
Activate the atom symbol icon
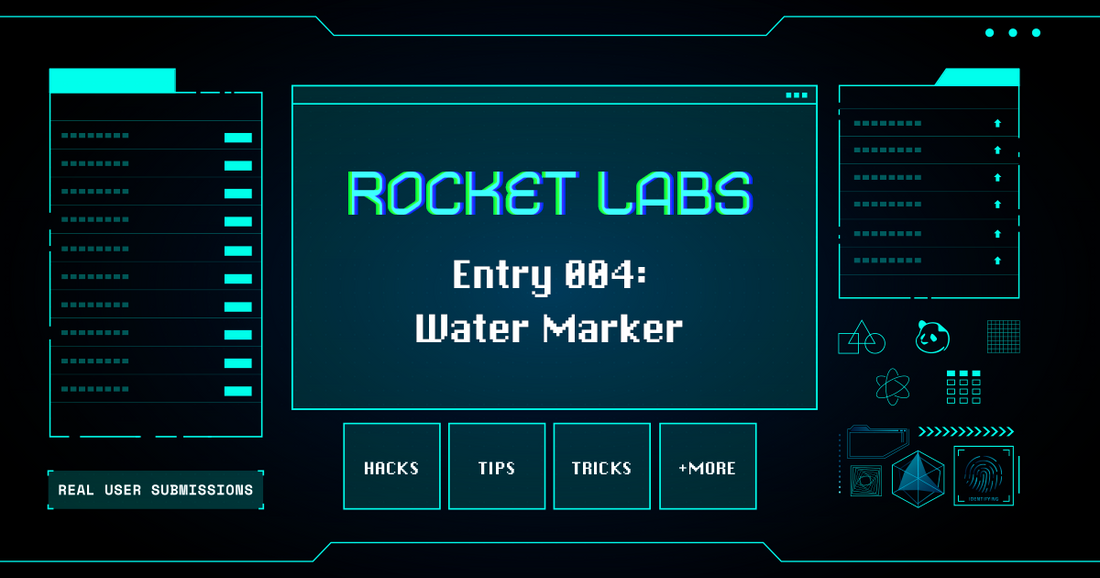pyautogui.click(x=892, y=386)
